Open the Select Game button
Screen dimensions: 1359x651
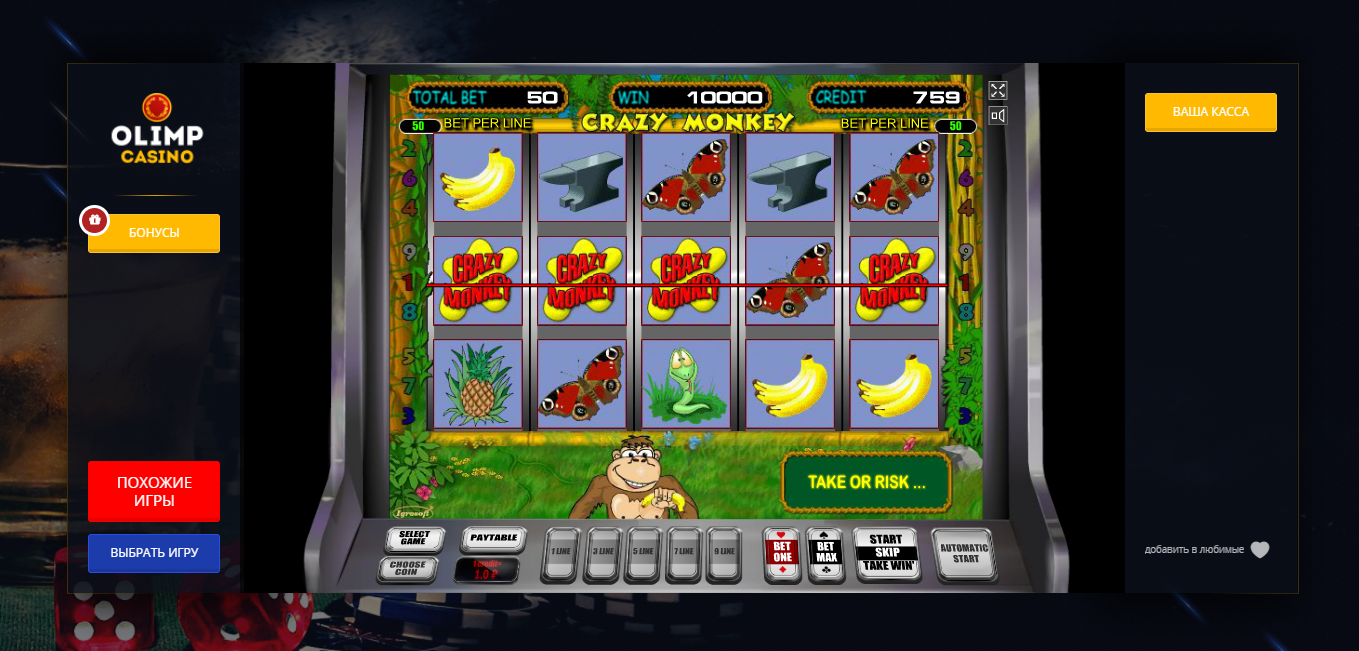coord(414,540)
